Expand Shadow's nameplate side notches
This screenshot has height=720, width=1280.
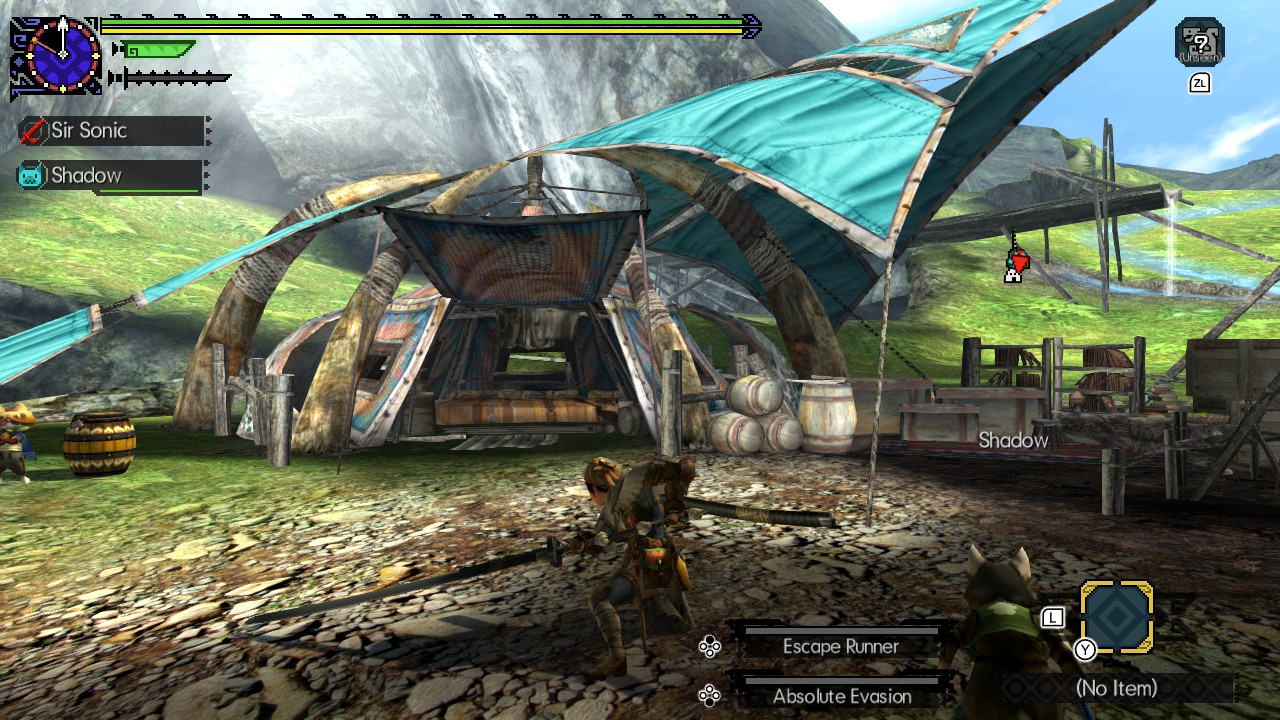point(205,175)
